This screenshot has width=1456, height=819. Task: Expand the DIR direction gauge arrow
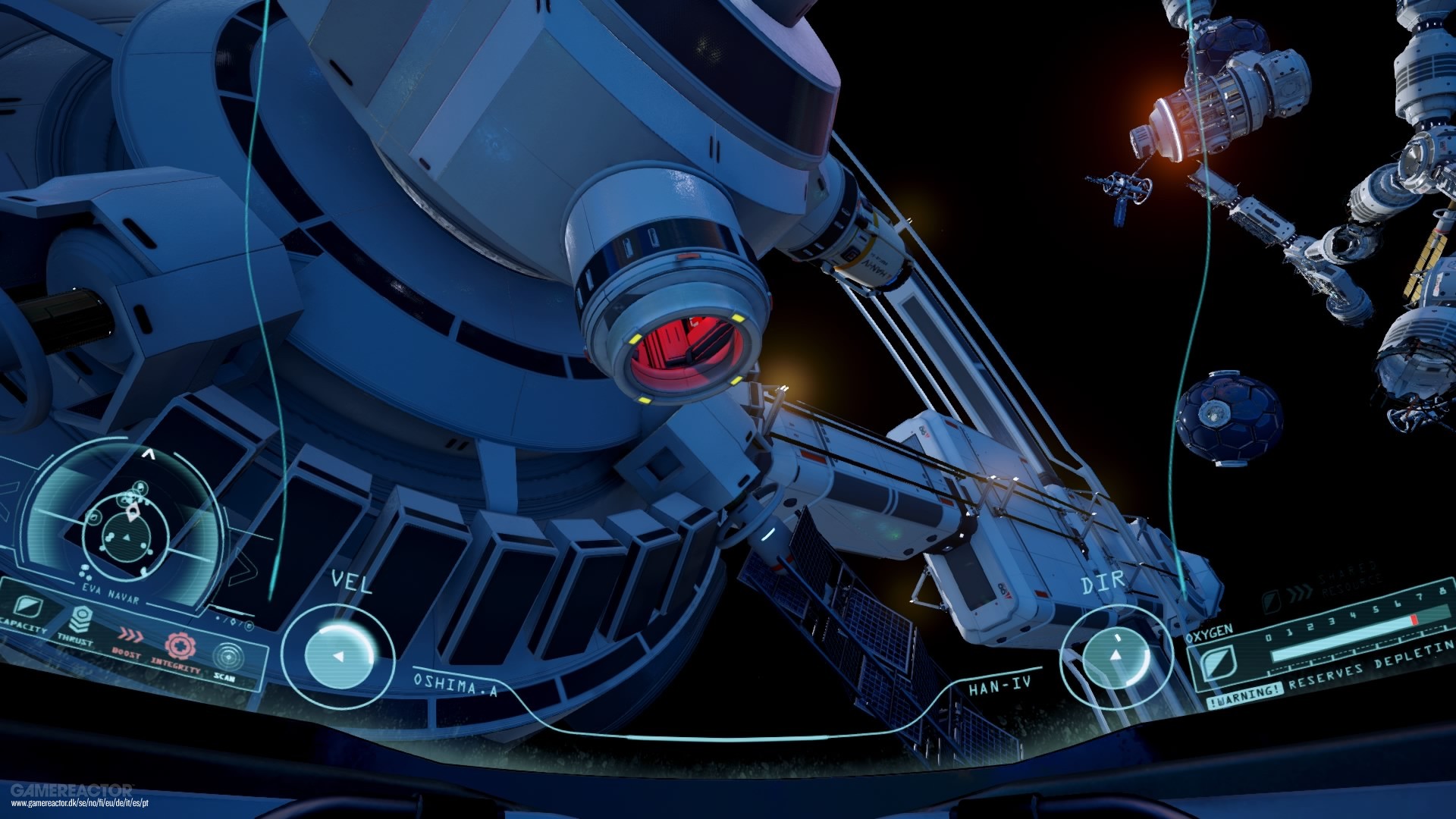[x=1117, y=657]
